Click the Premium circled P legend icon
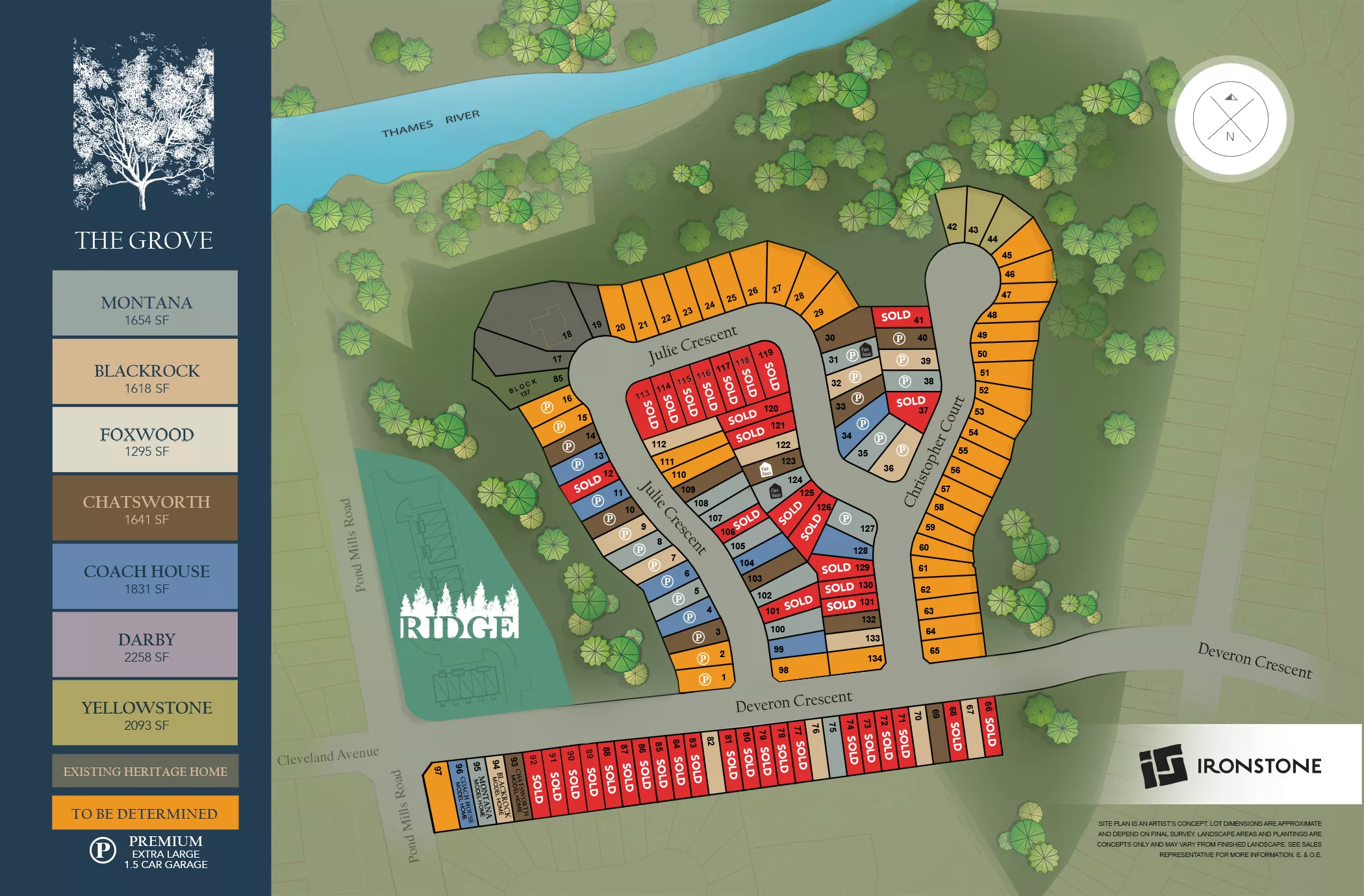This screenshot has height=896, width=1364. point(103,850)
